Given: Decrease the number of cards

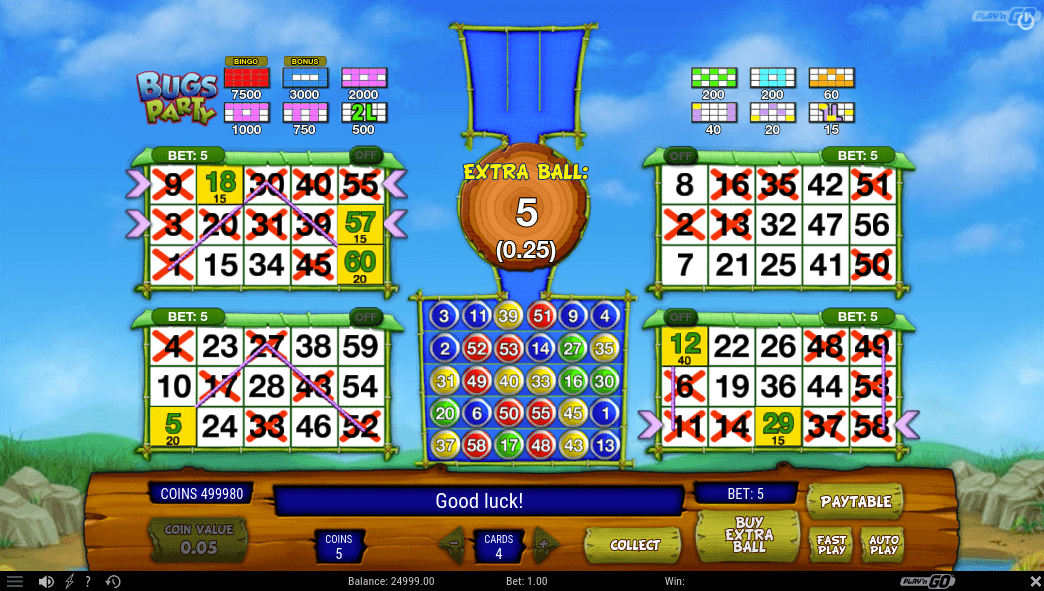Looking at the screenshot, I should point(453,545).
